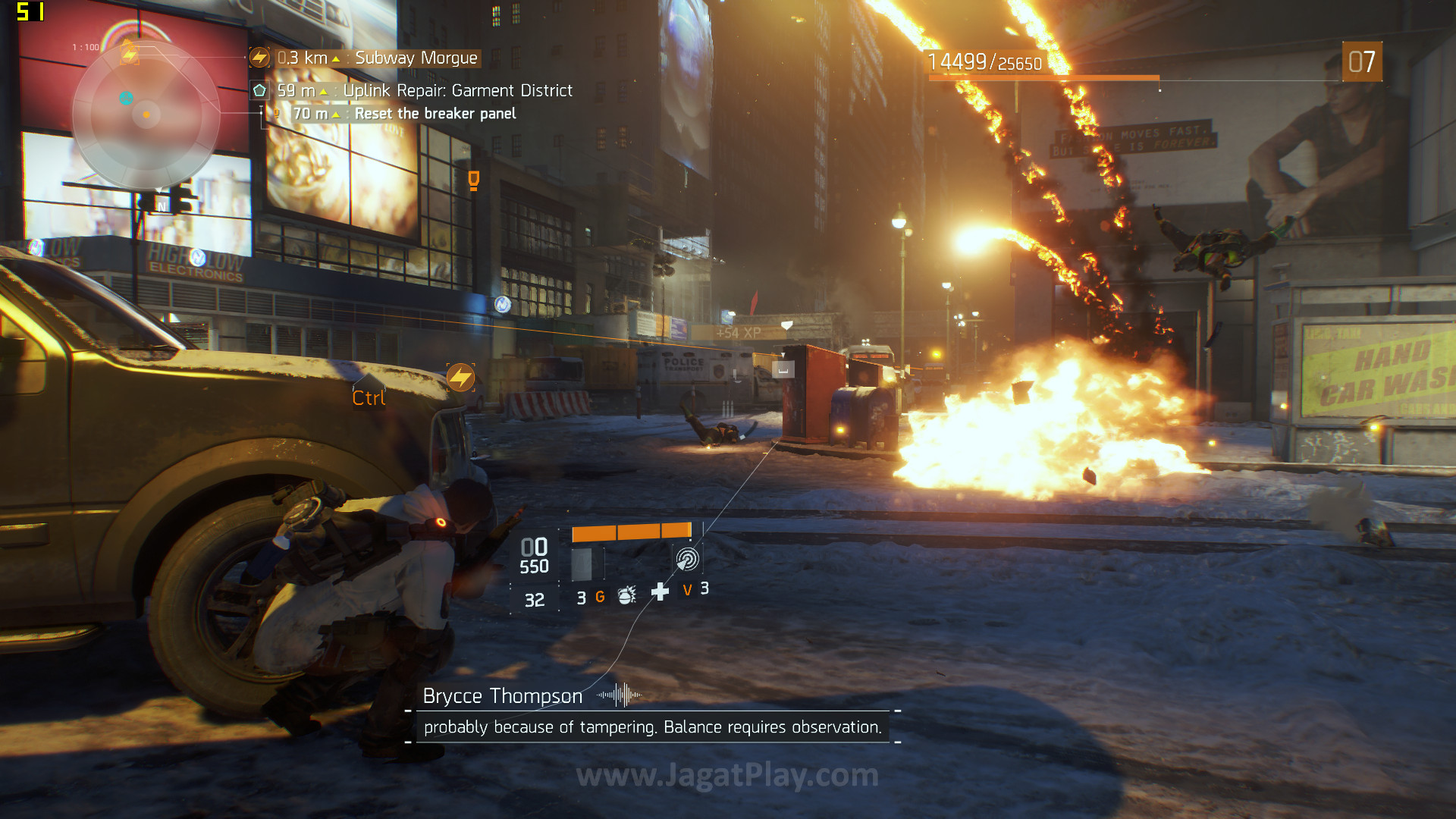Select the Reset the breaker panel objective

(435, 114)
